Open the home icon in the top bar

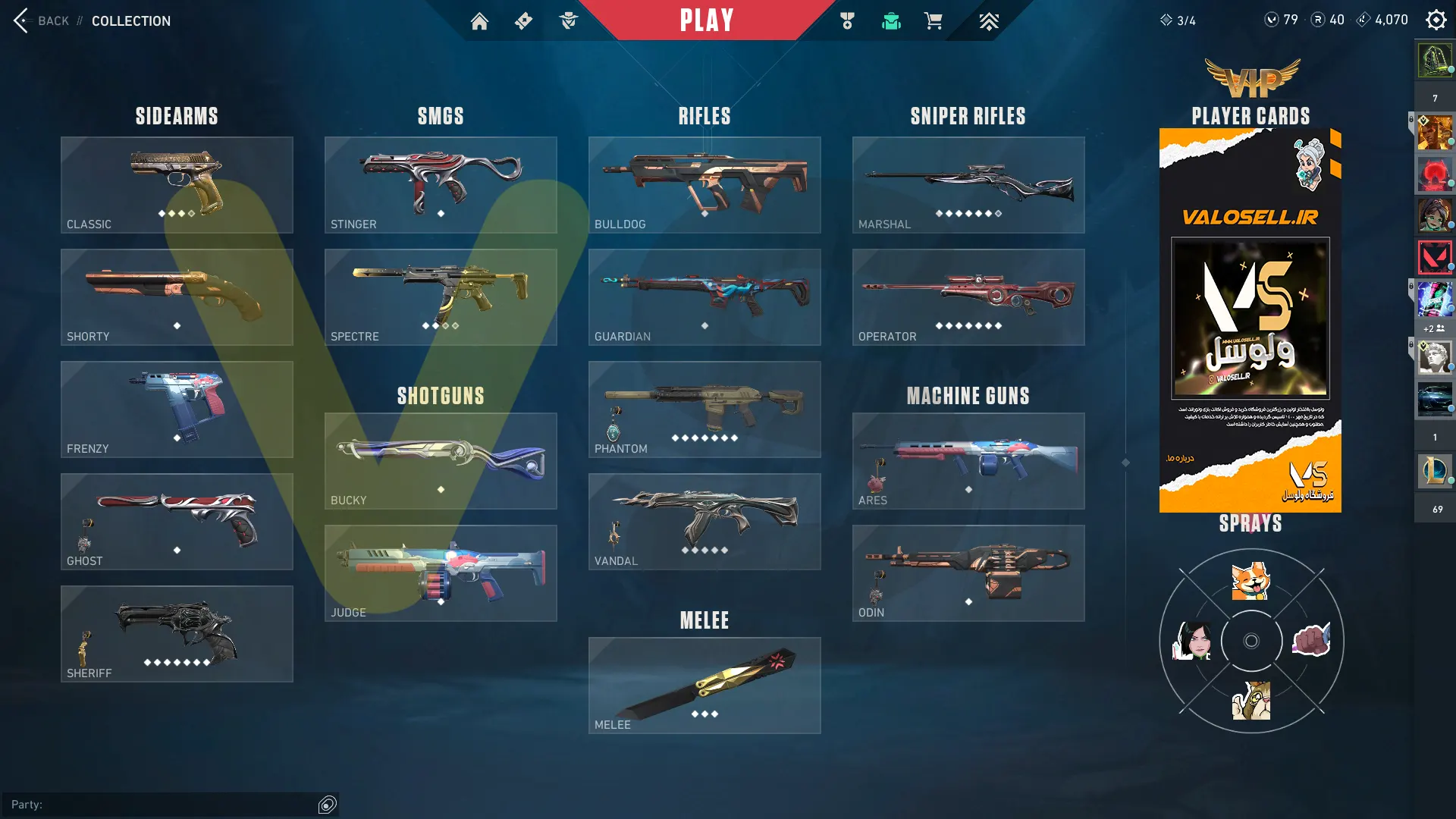point(479,21)
